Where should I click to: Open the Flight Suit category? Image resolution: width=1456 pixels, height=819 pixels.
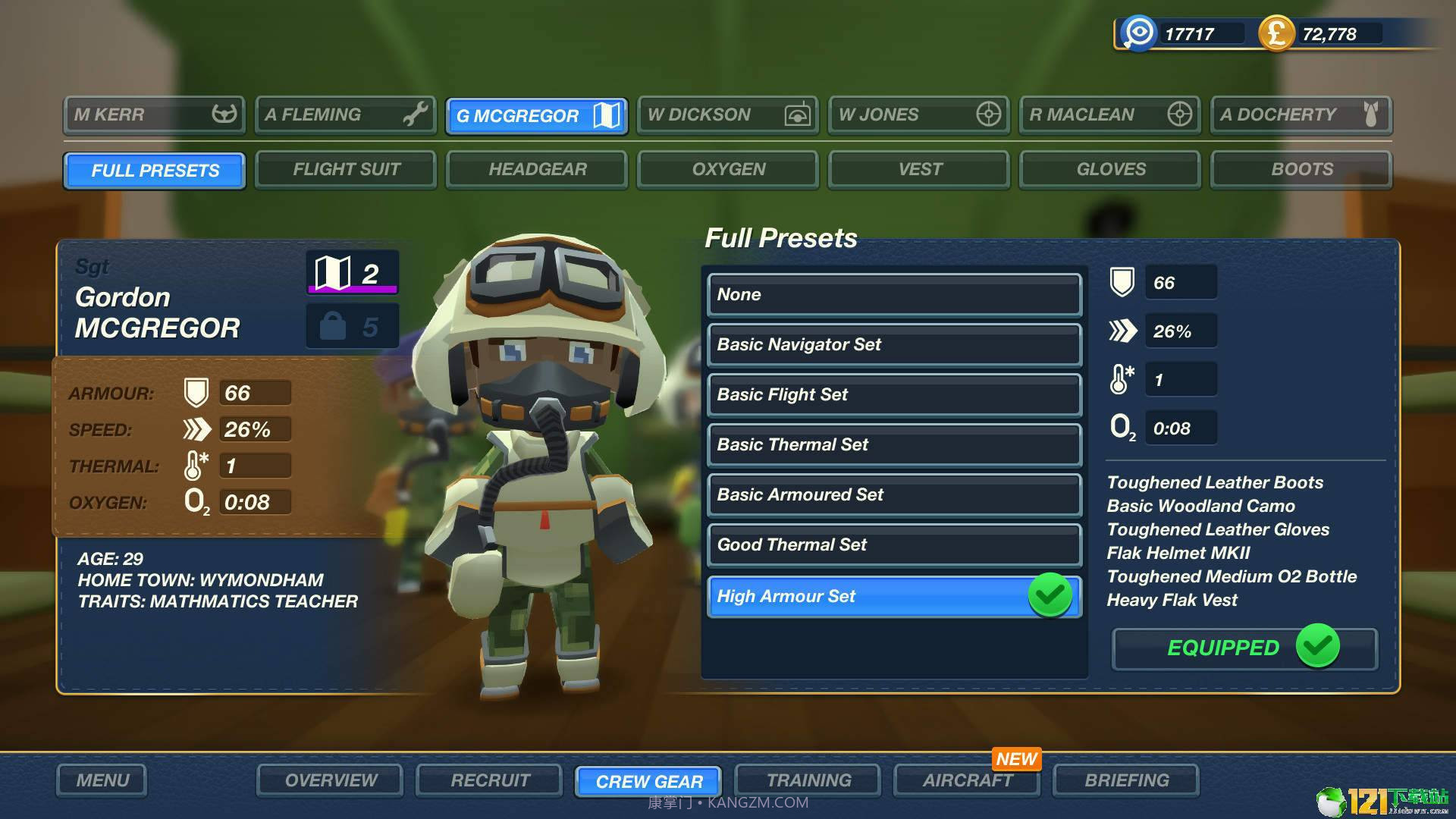346,170
